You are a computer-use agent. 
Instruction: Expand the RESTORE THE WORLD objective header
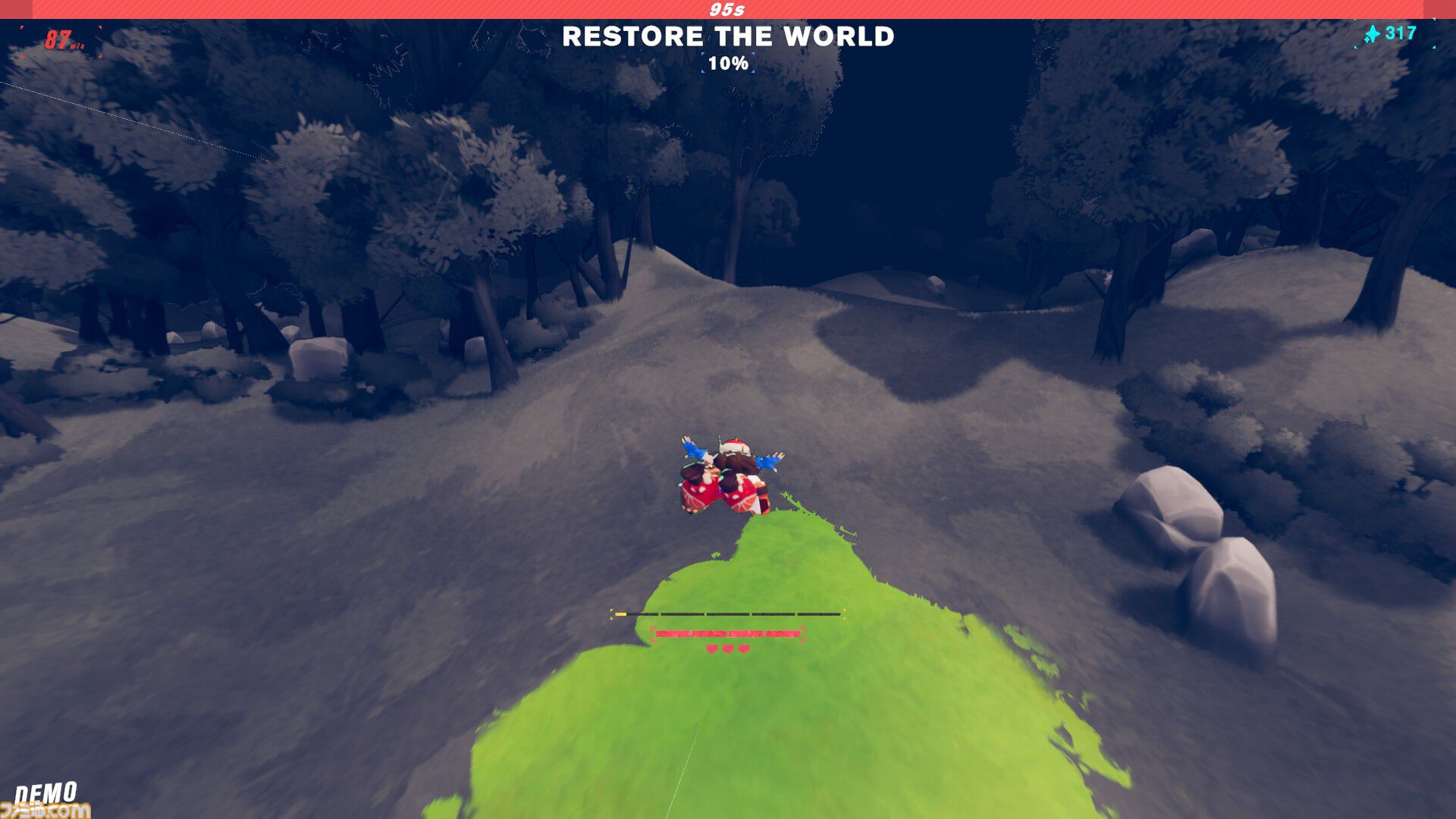(x=728, y=36)
